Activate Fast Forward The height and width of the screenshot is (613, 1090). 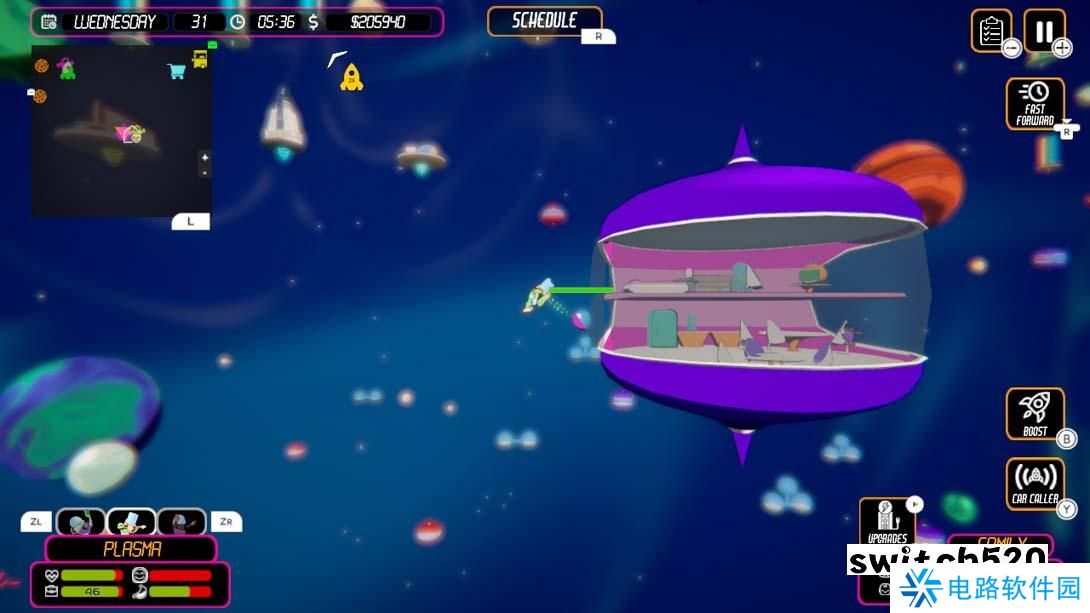pyautogui.click(x=1035, y=104)
